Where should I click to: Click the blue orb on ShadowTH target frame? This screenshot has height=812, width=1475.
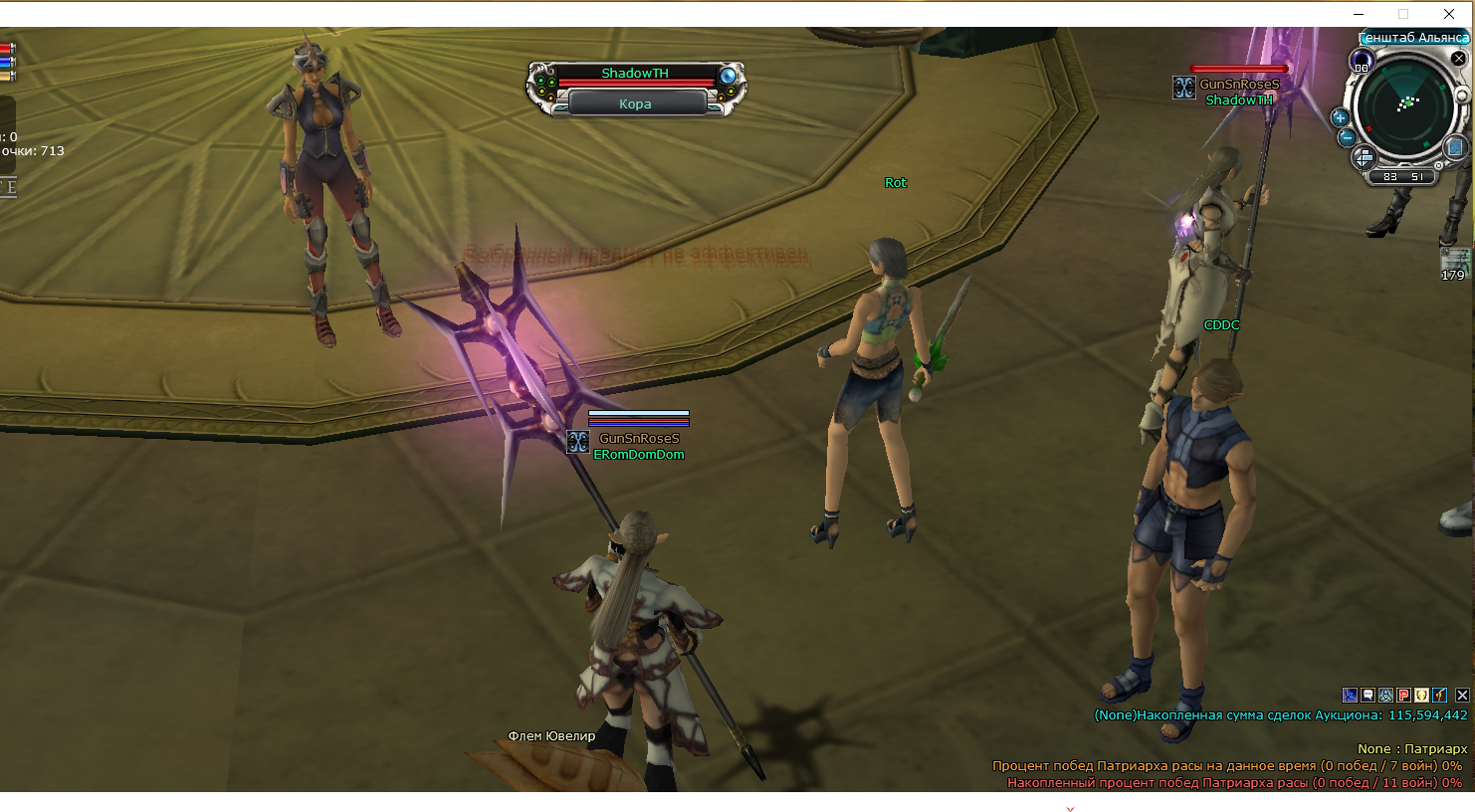[x=729, y=76]
